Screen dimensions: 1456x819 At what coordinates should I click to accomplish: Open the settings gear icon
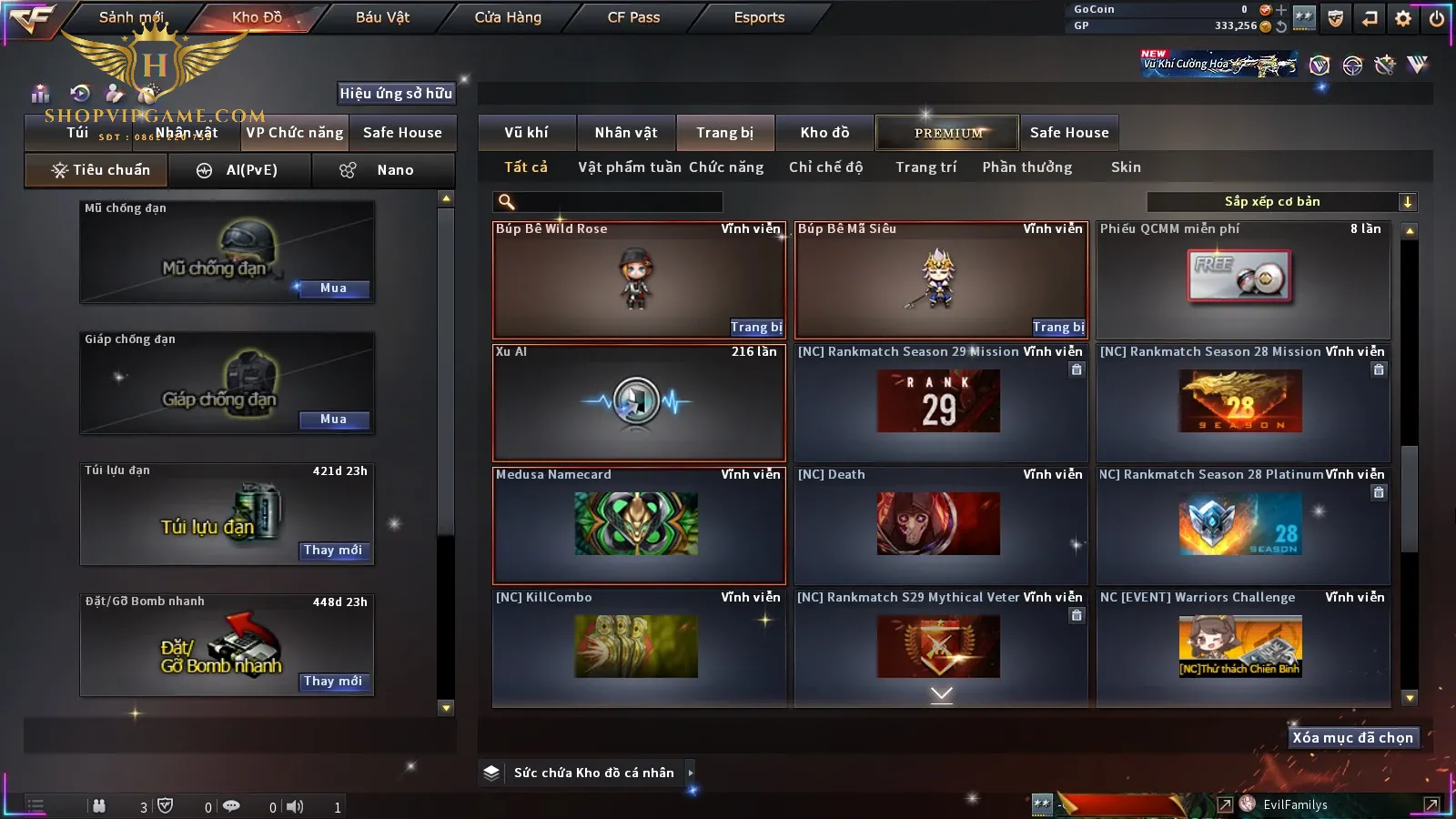tap(1403, 18)
